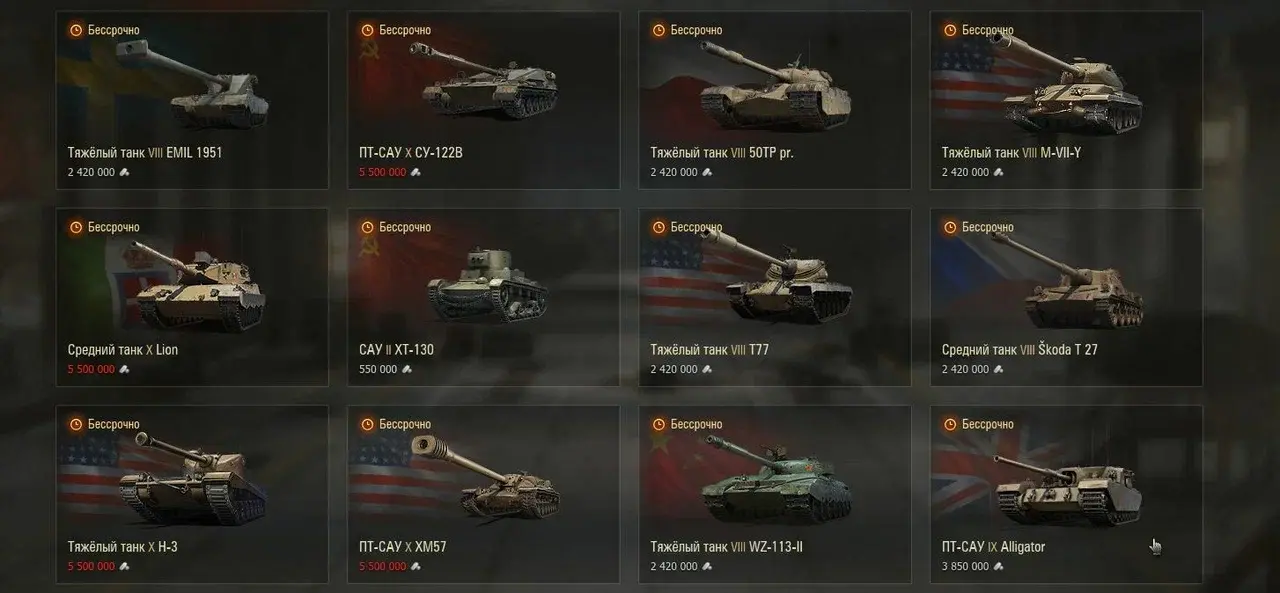Open the ХТ-130 vehicle card

[x=483, y=297]
